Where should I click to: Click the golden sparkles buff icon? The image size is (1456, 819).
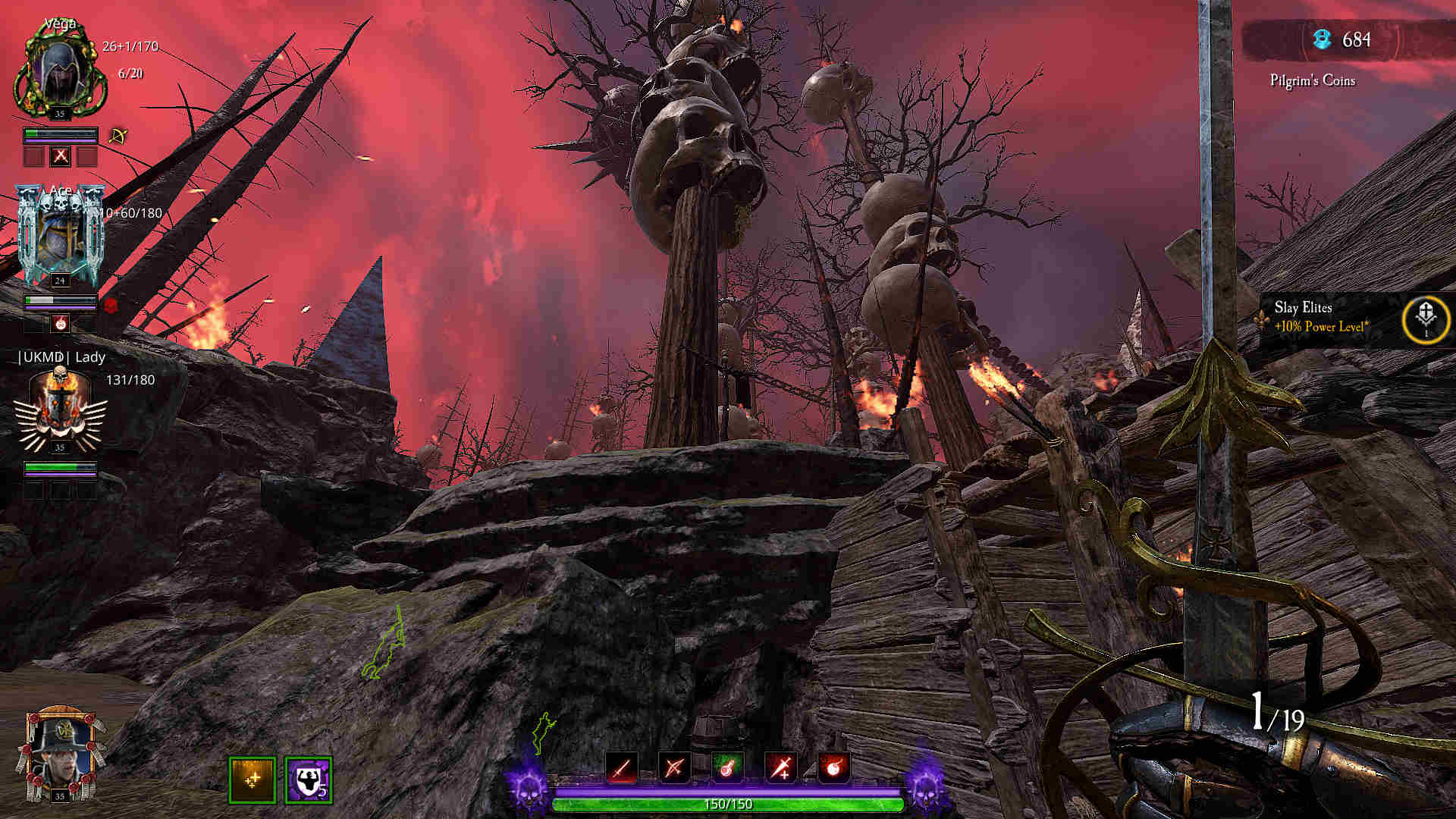tap(252, 780)
